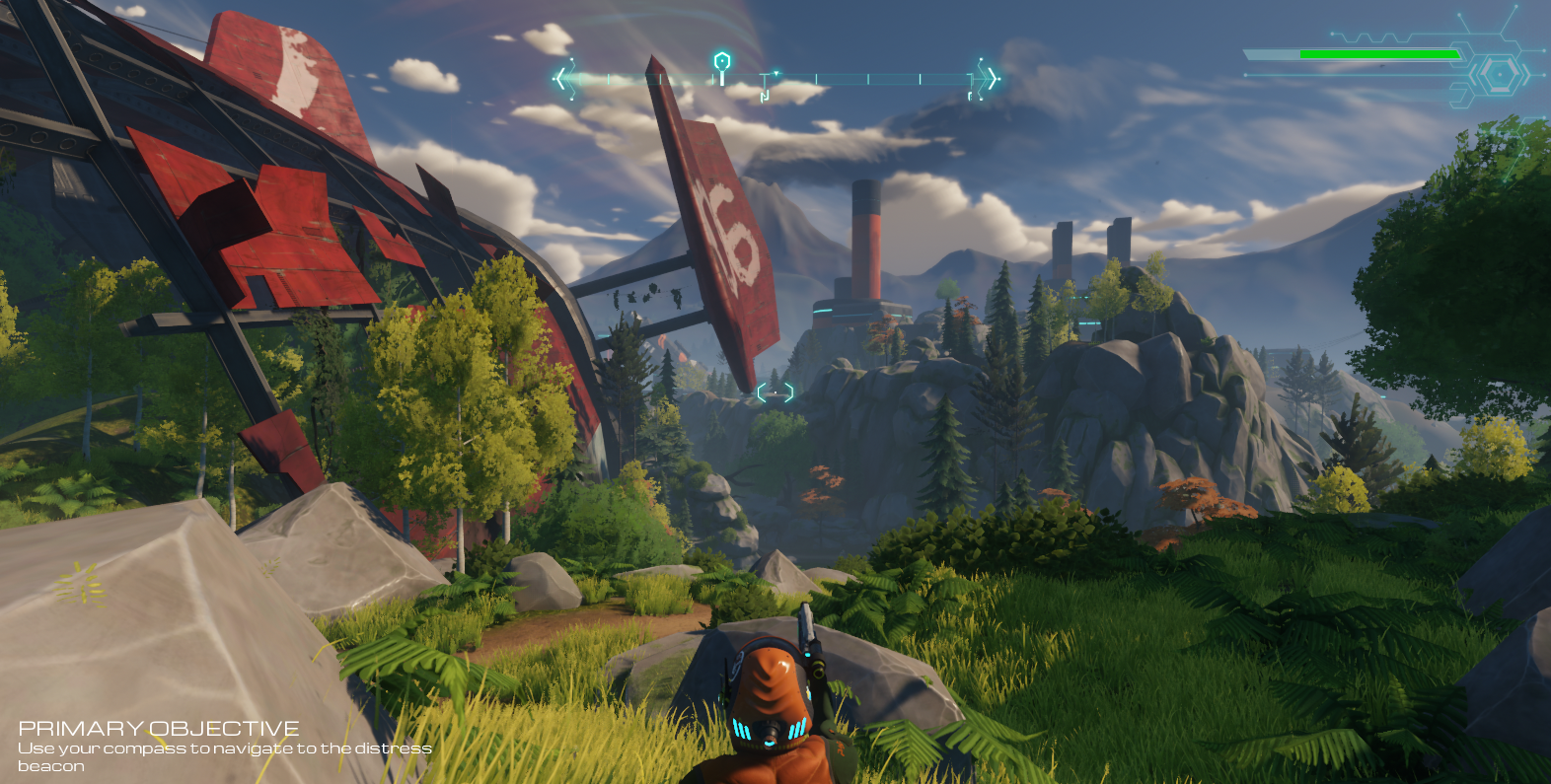The width and height of the screenshot is (1551, 784).
Task: Select the PRIMARY OBJECTIVE header label
Action: (x=161, y=726)
